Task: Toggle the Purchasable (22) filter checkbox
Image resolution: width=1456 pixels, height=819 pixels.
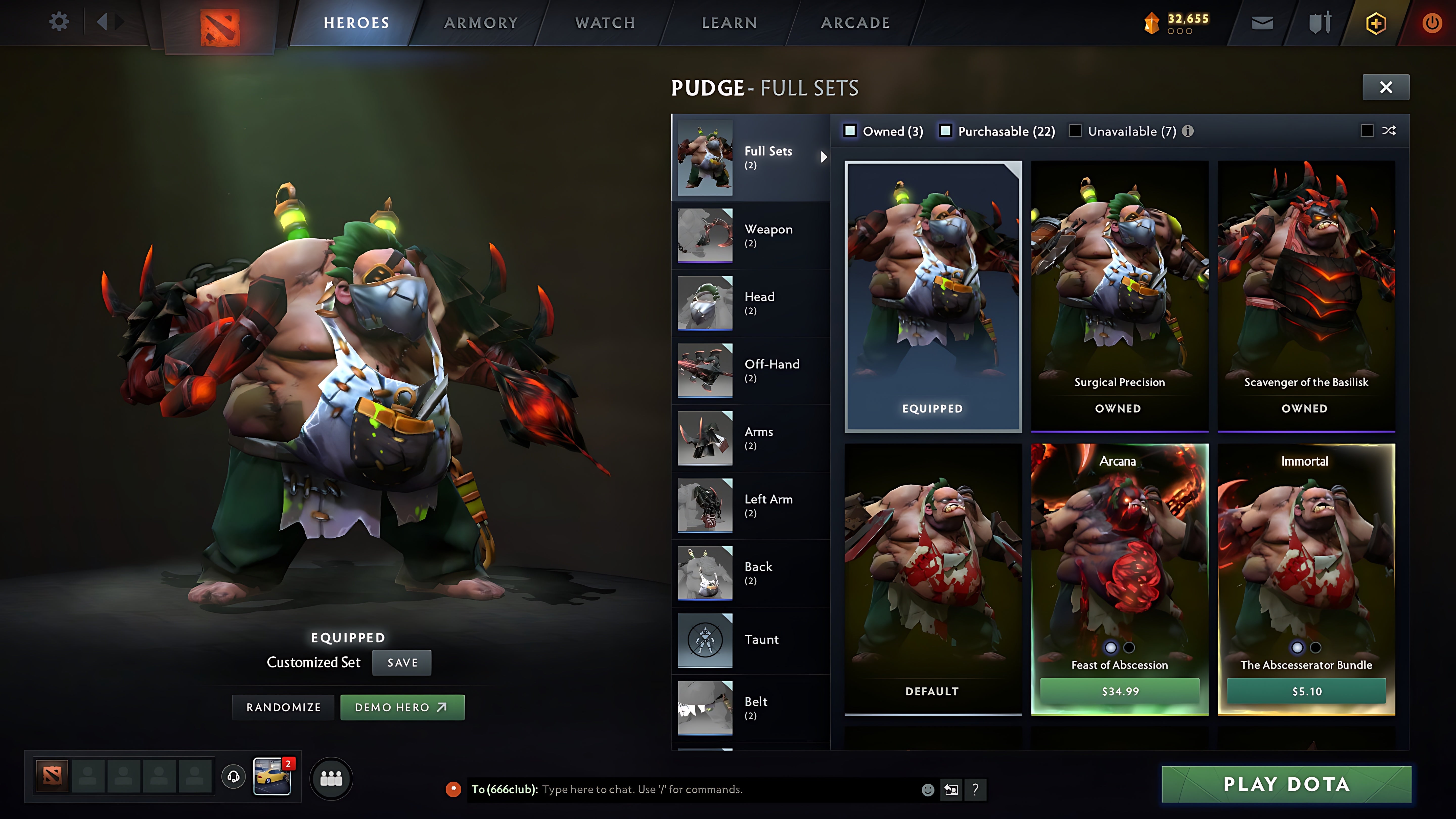Action: pos(946,131)
